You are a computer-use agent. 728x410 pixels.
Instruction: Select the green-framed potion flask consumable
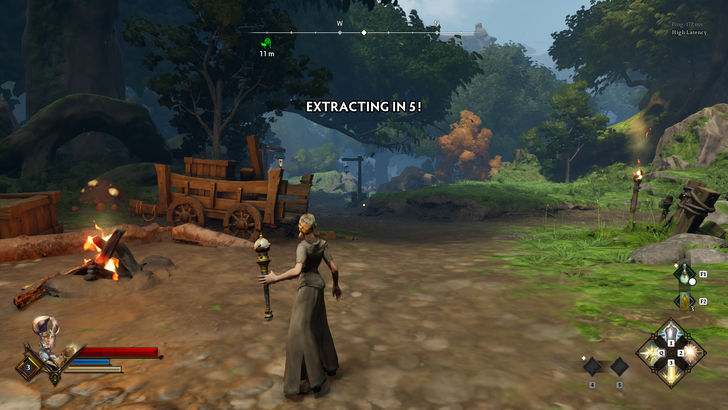point(685,274)
